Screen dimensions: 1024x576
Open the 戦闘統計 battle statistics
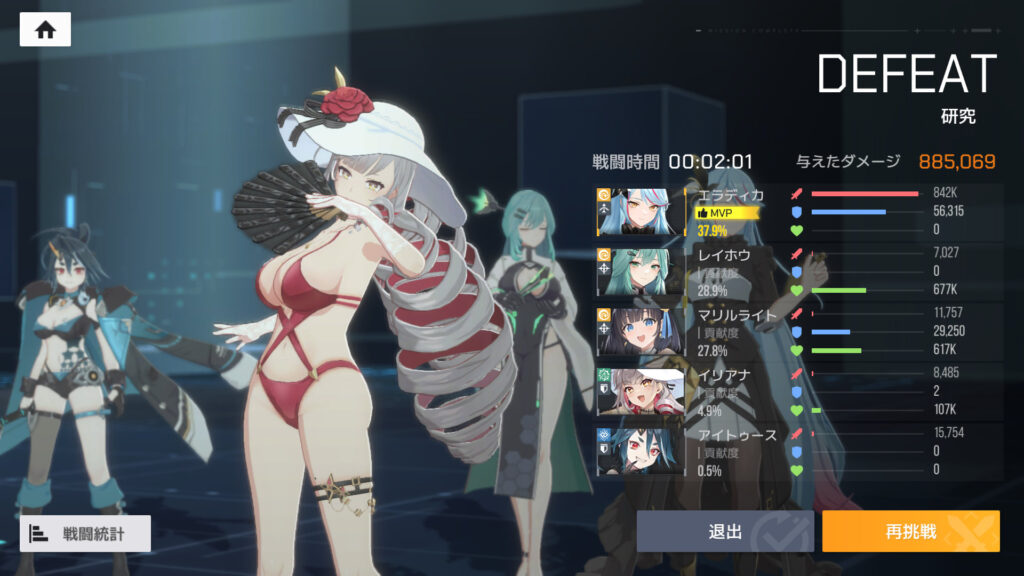point(85,534)
